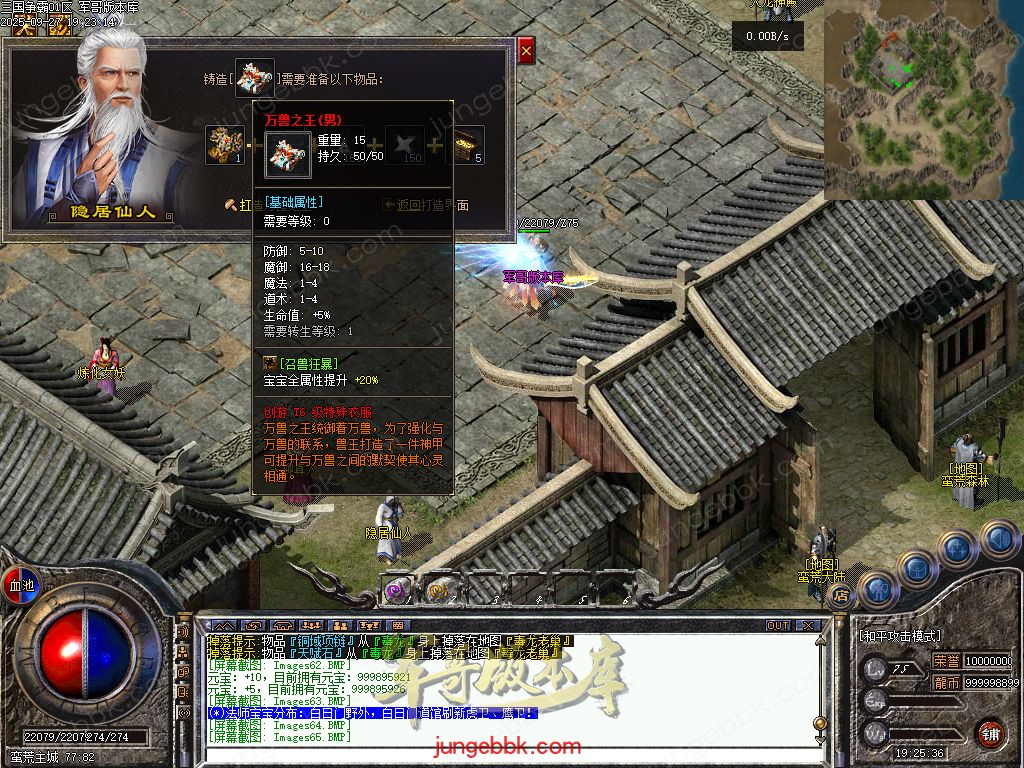Return to the forging interface link
The height and width of the screenshot is (768, 1024).
coord(426,205)
